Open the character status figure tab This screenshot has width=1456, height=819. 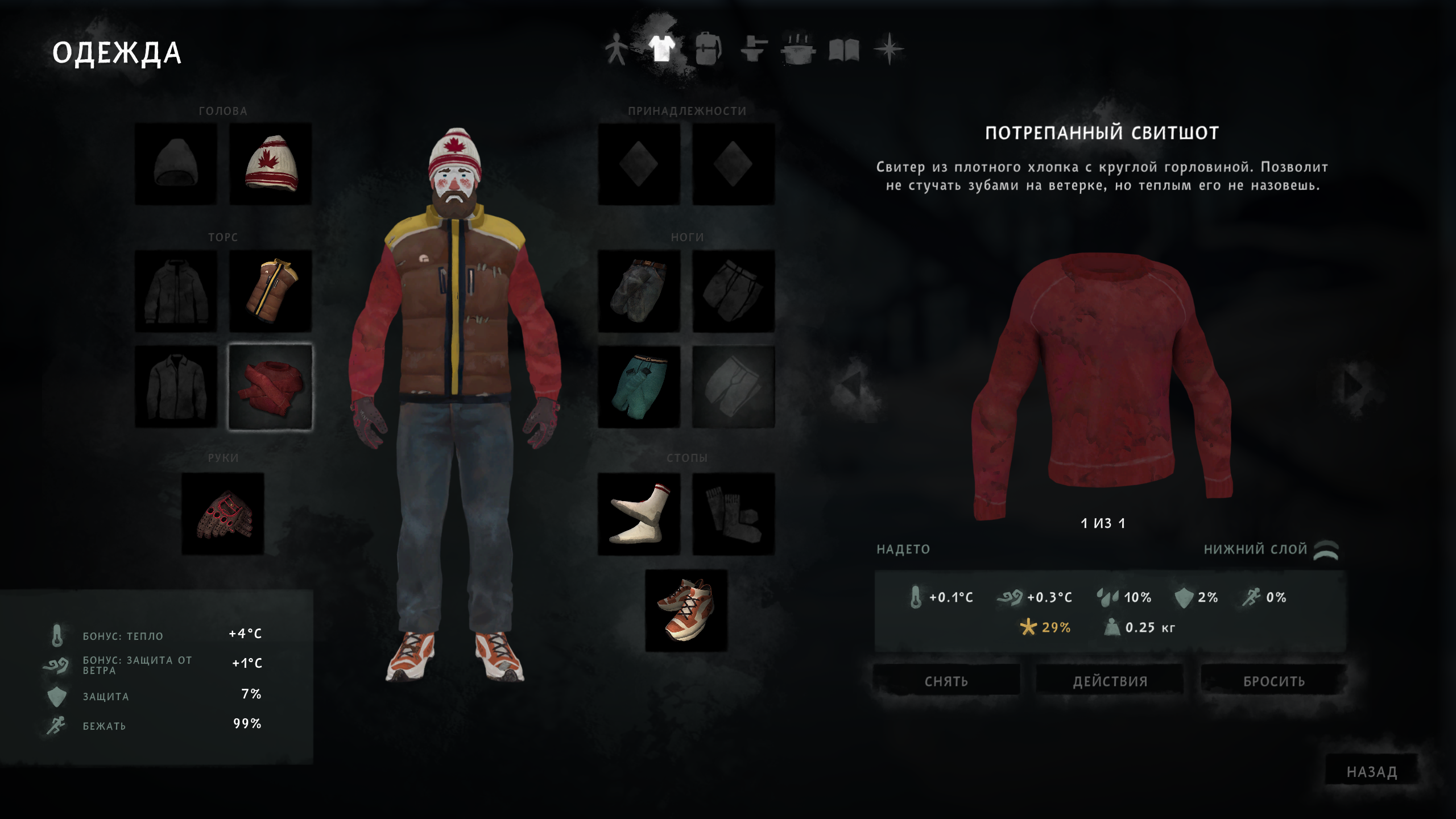click(616, 49)
